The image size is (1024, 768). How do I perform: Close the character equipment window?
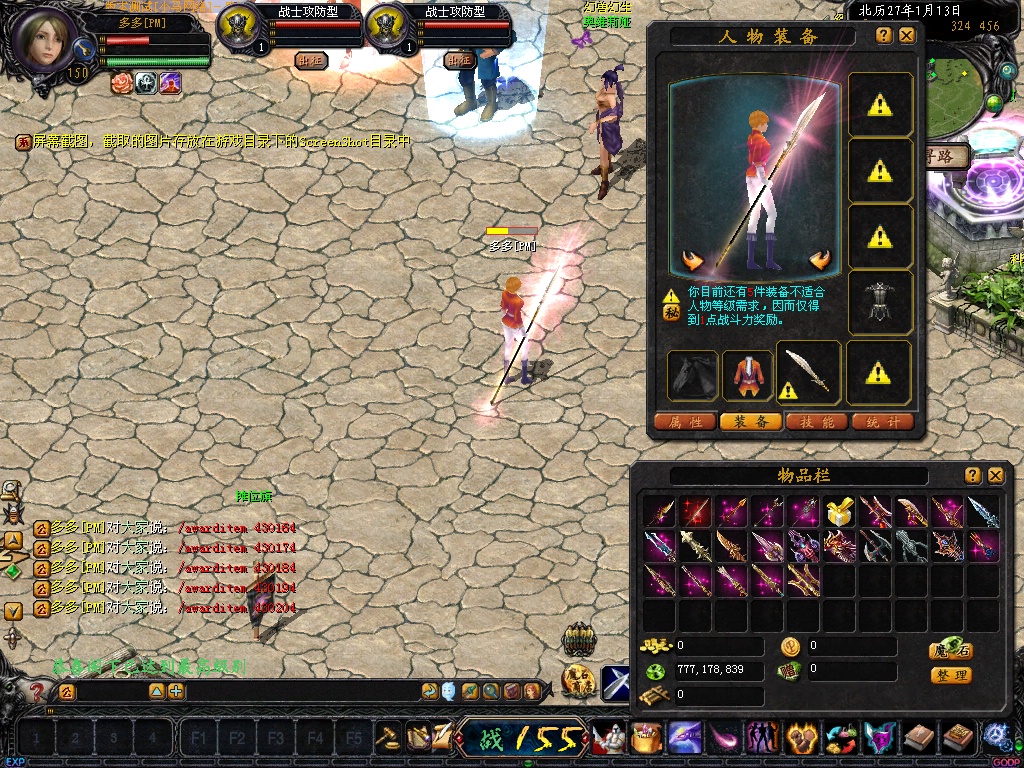(x=907, y=35)
